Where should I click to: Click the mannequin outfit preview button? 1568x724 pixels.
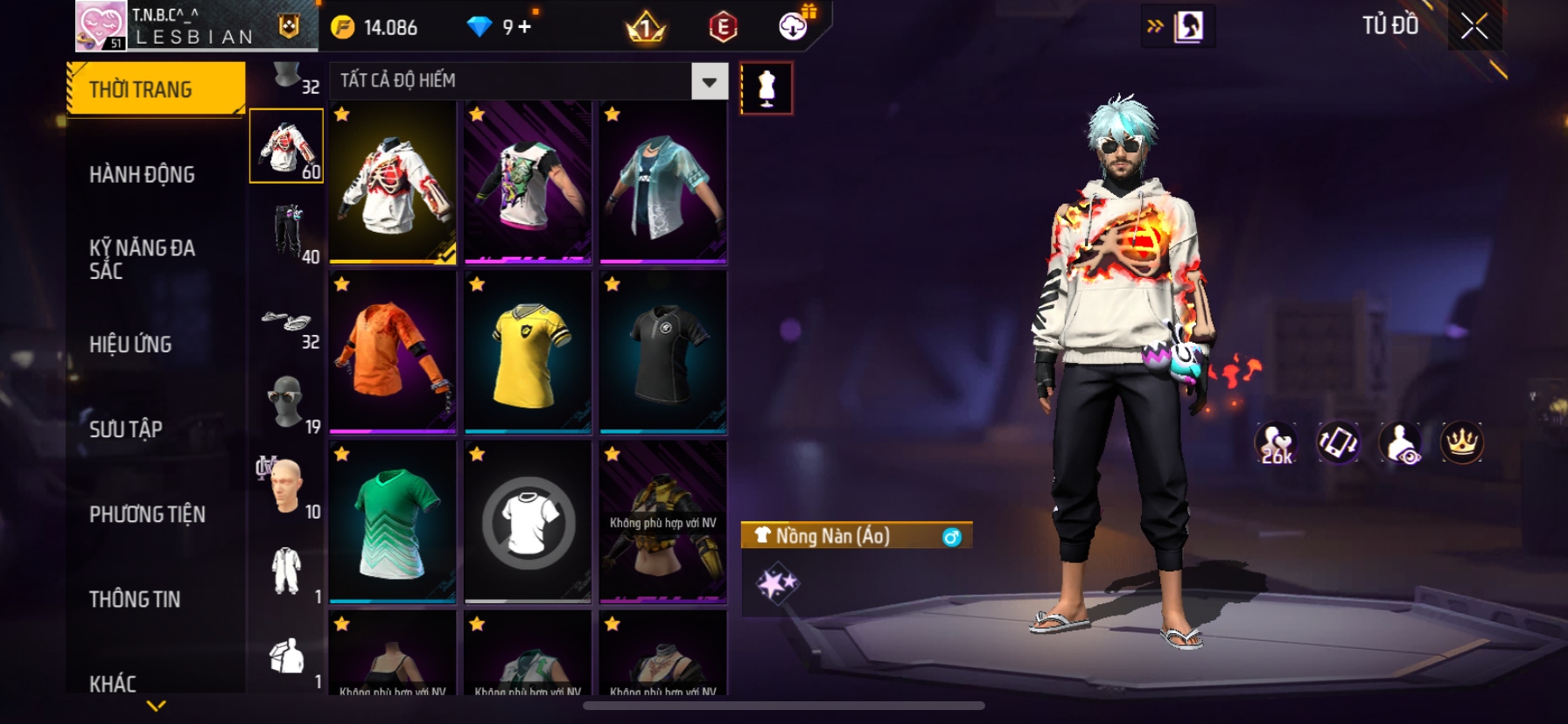(x=766, y=88)
